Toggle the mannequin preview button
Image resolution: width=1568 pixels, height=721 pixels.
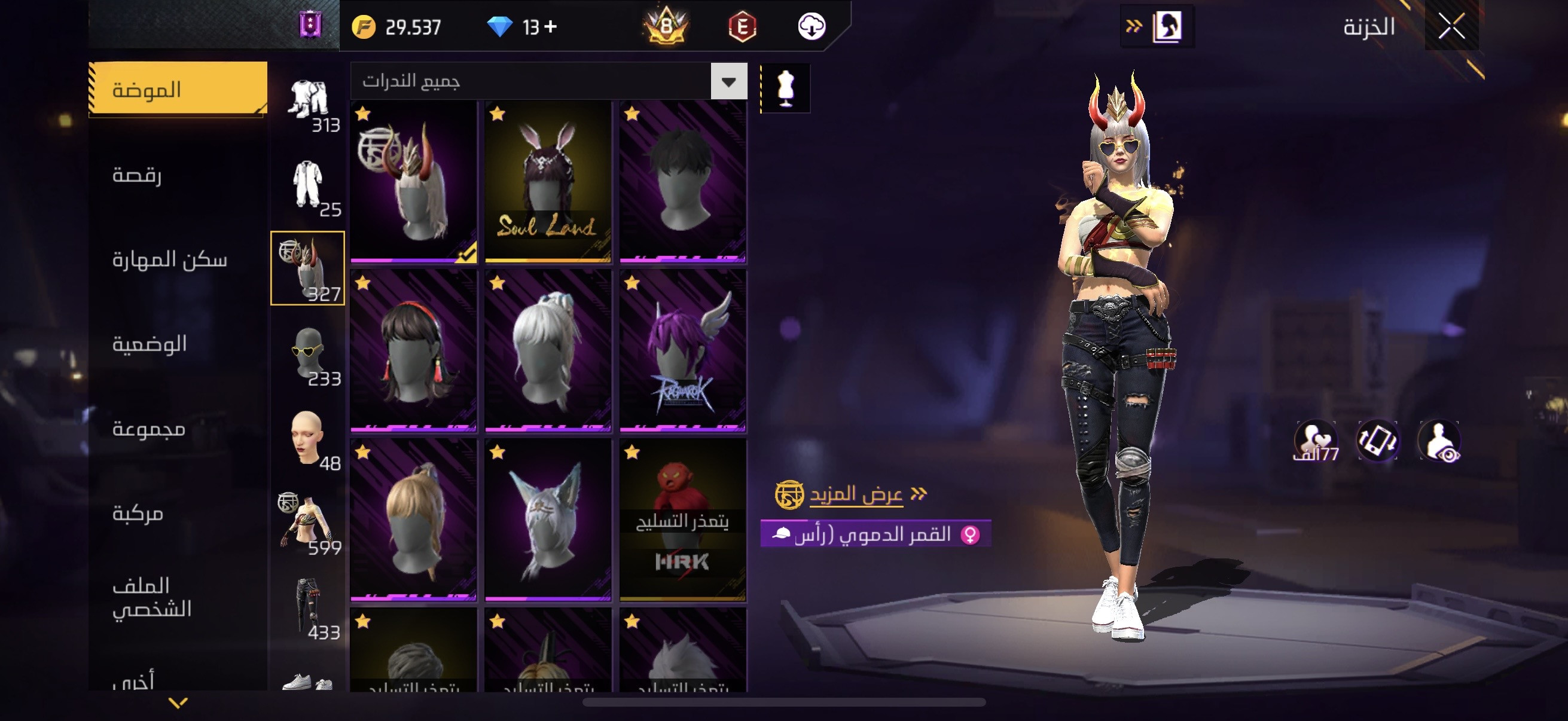pos(785,88)
